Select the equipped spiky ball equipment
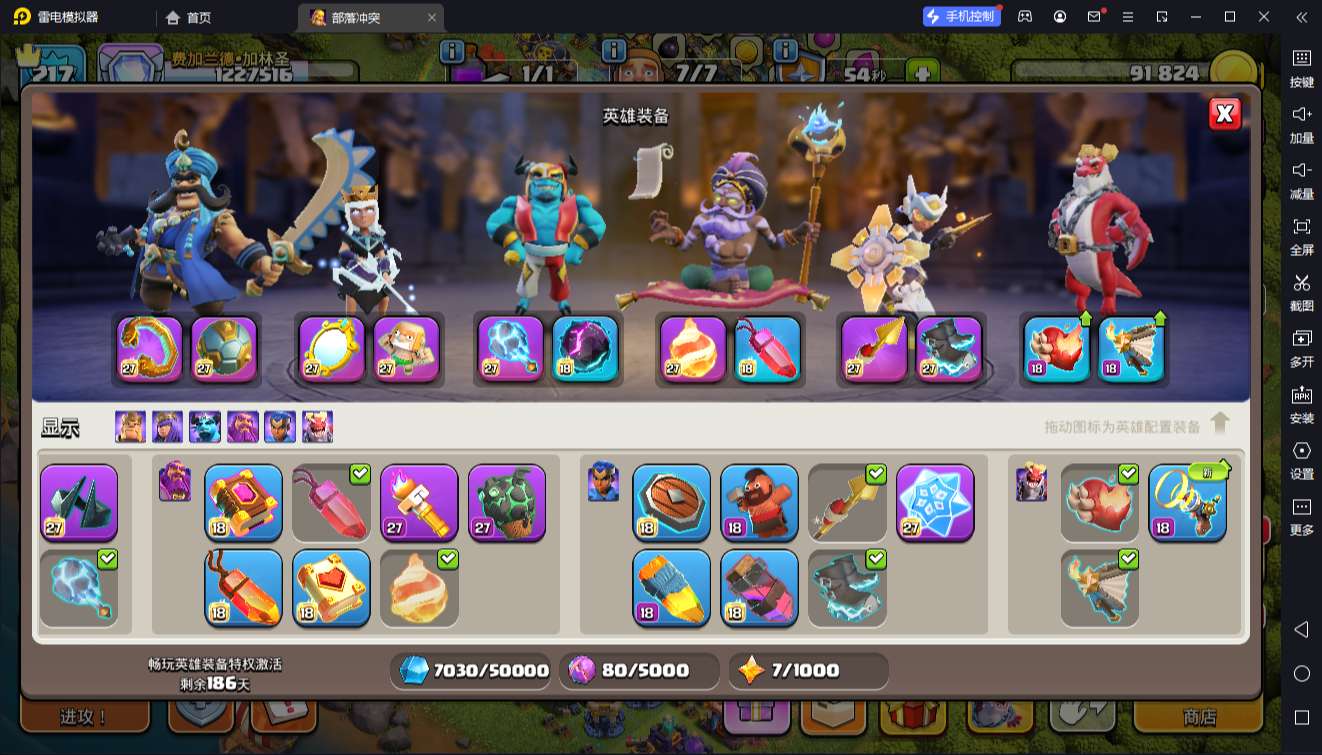This screenshot has height=755, width=1322. 224,349
